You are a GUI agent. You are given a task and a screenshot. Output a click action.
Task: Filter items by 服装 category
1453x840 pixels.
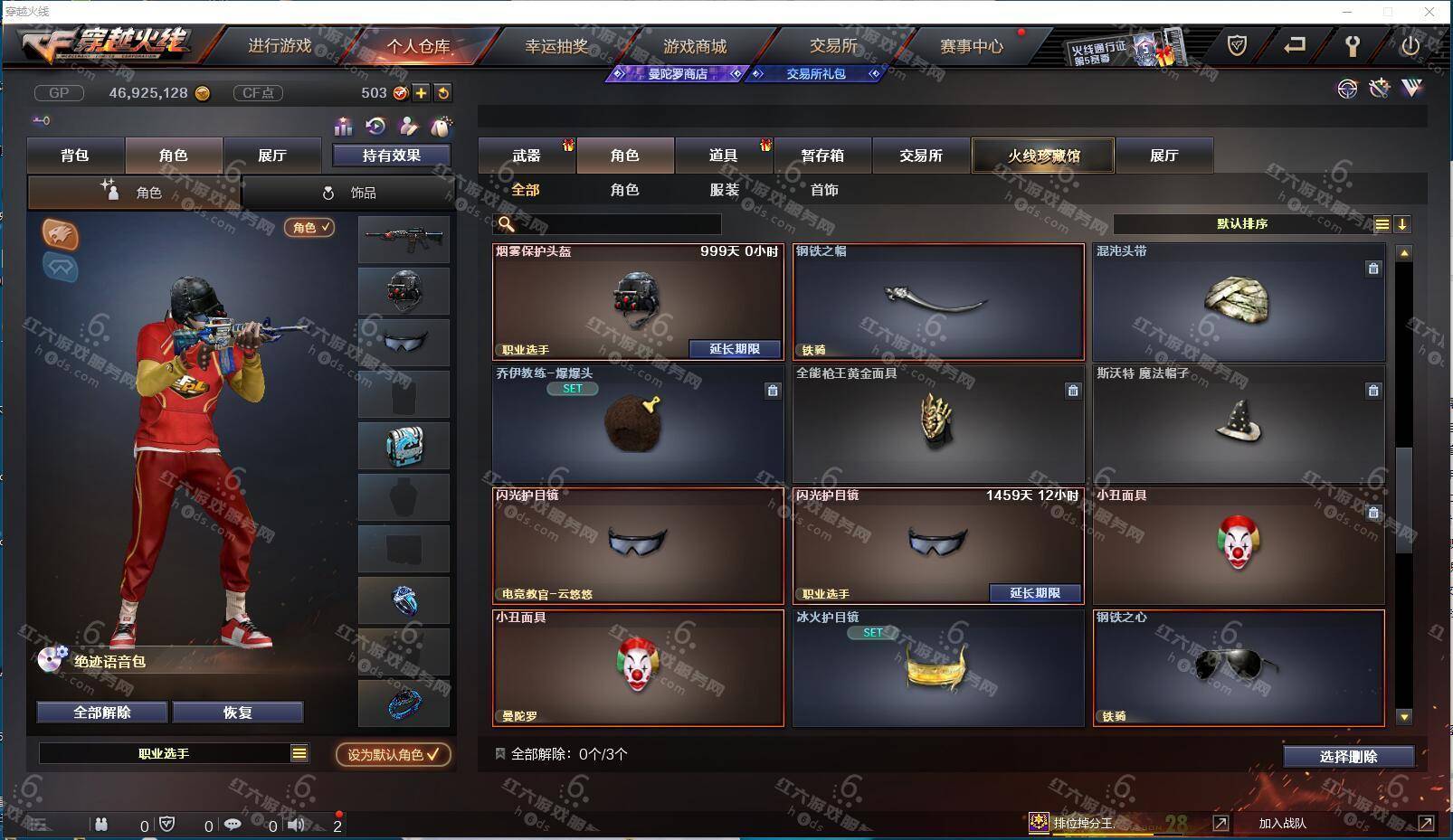click(x=724, y=190)
